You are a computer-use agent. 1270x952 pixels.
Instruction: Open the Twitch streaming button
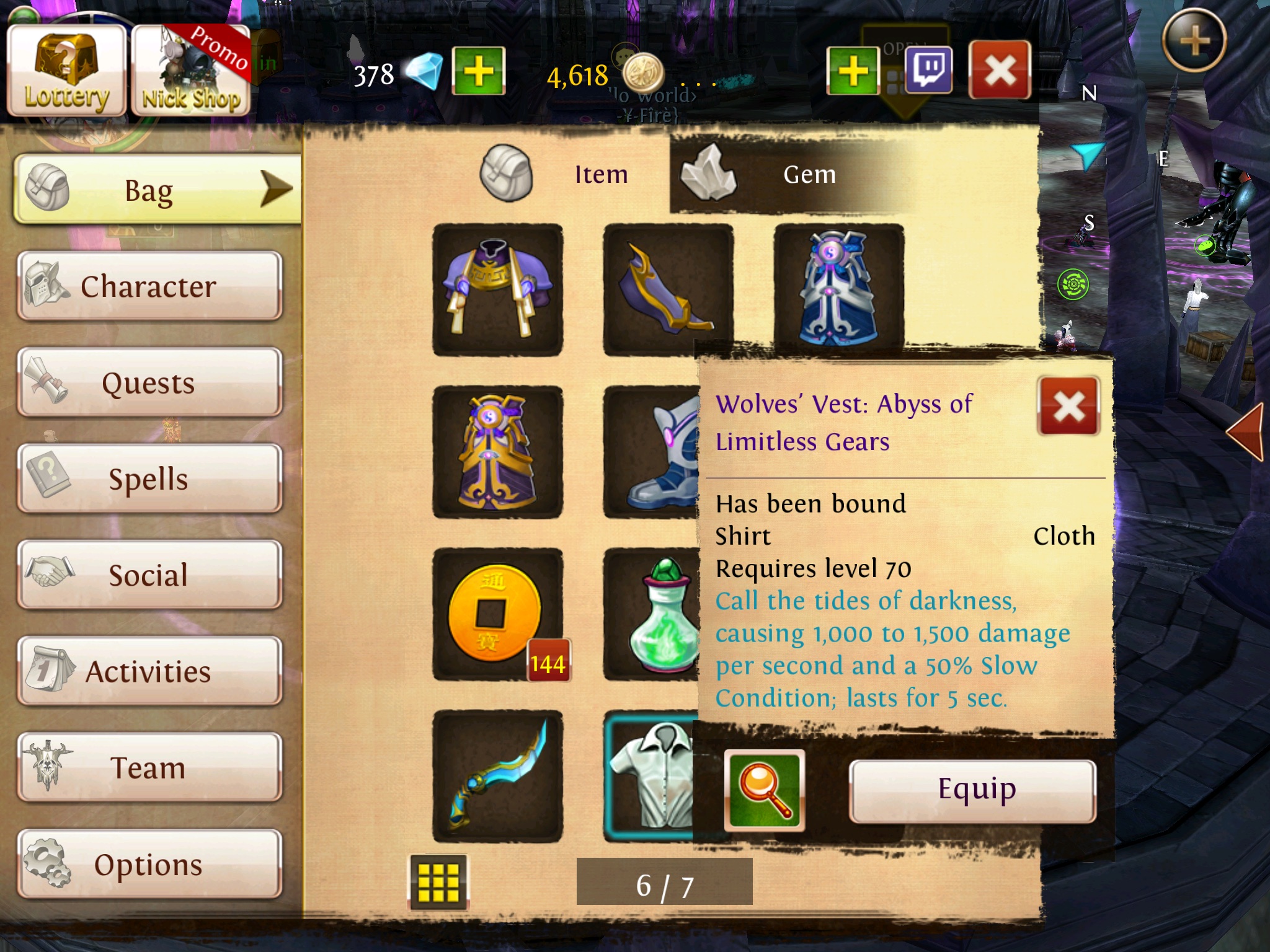point(928,70)
